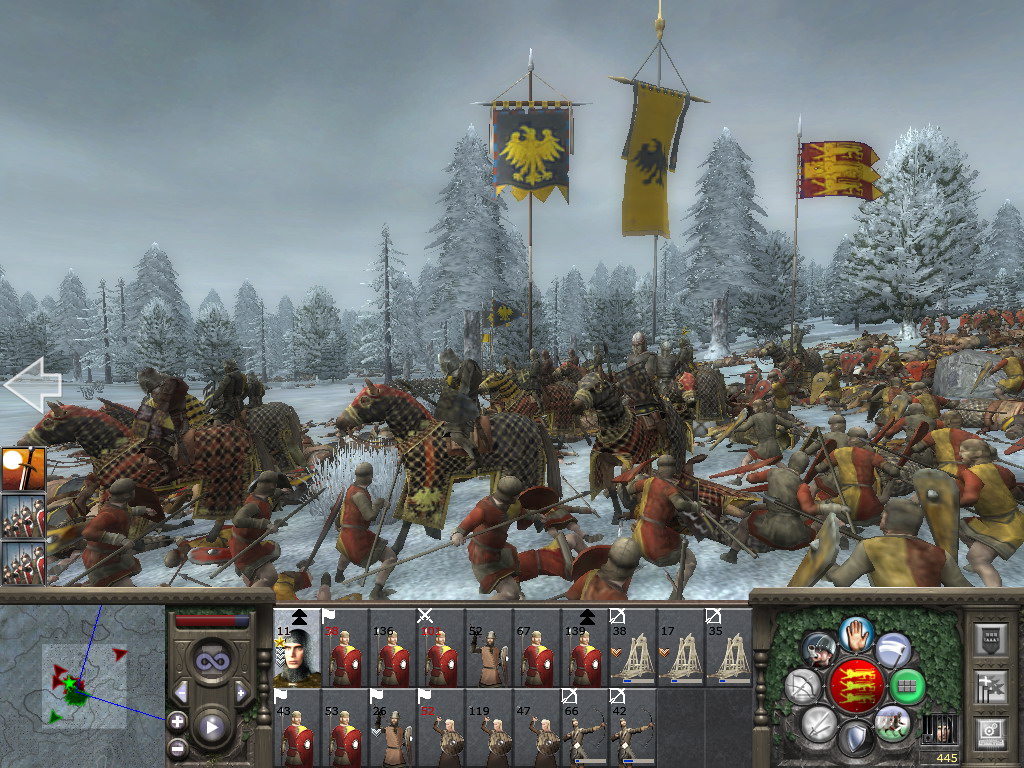The height and width of the screenshot is (768, 1024).
Task: Select the trebuchet card numbered 38
Action: [x=633, y=648]
